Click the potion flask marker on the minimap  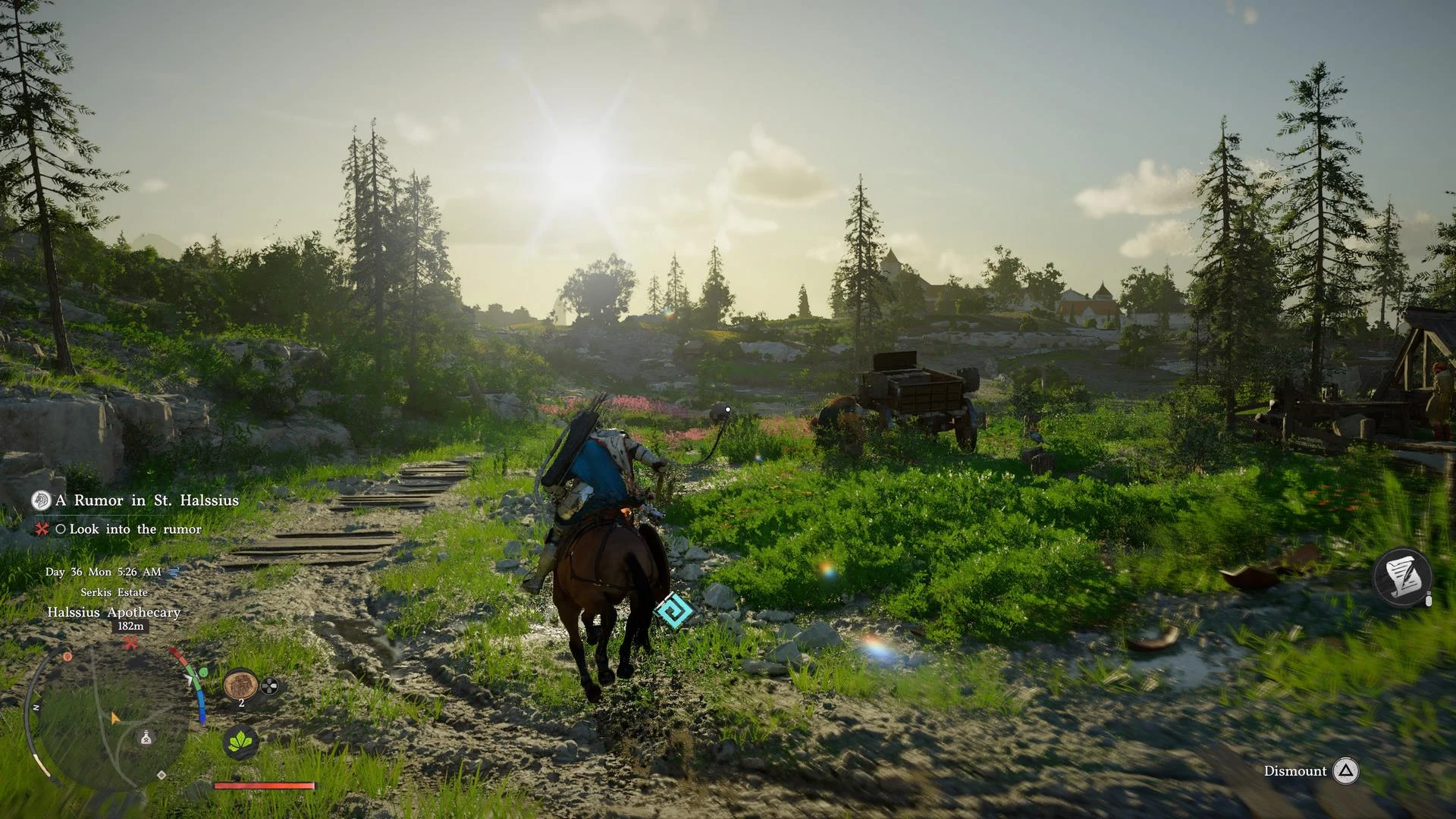coord(146,737)
